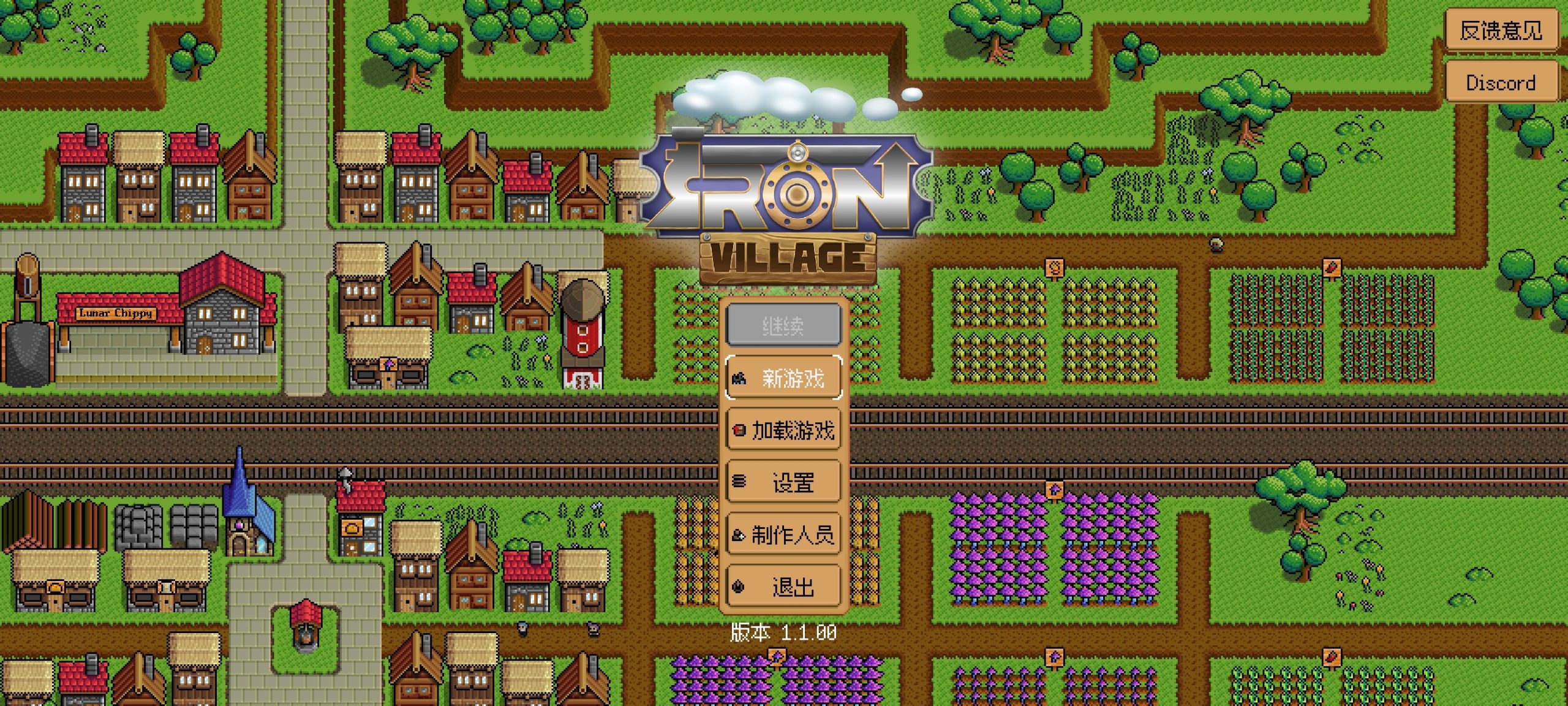Click the purple turnip sign by the mushroom field
This screenshot has width=1568, height=706.
pyautogui.click(x=1053, y=490)
